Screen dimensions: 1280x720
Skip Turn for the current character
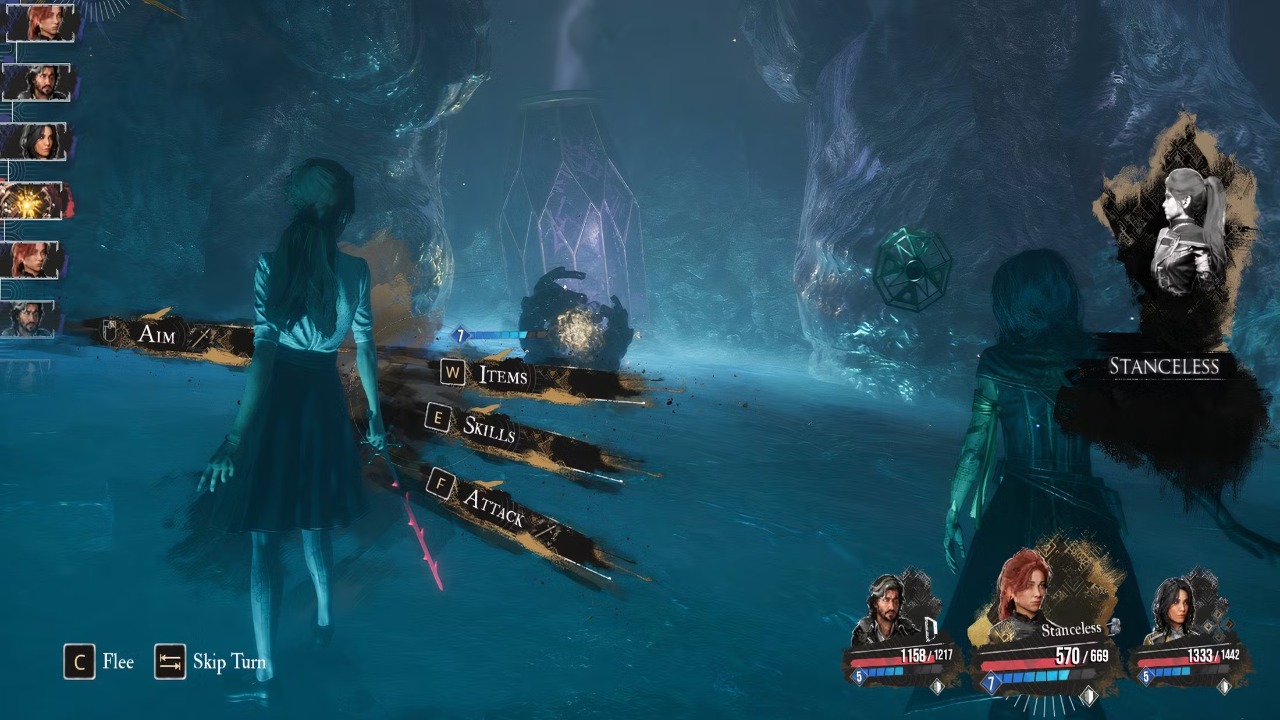click(x=211, y=662)
